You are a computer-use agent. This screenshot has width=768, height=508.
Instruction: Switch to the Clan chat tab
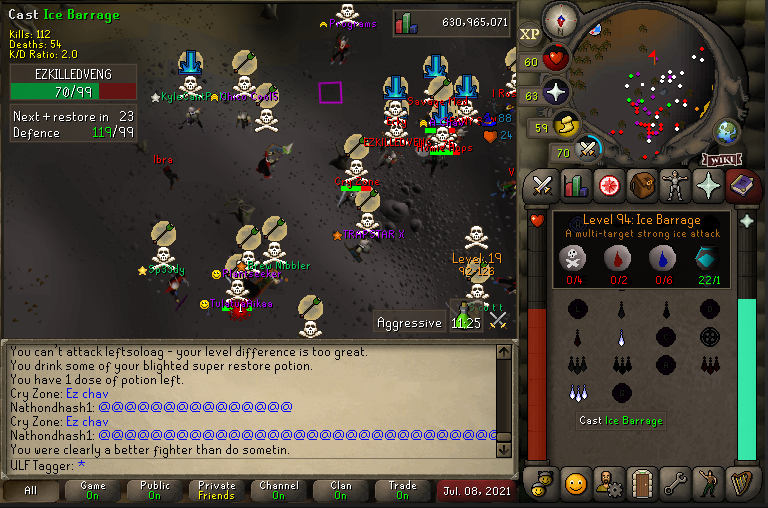341,491
